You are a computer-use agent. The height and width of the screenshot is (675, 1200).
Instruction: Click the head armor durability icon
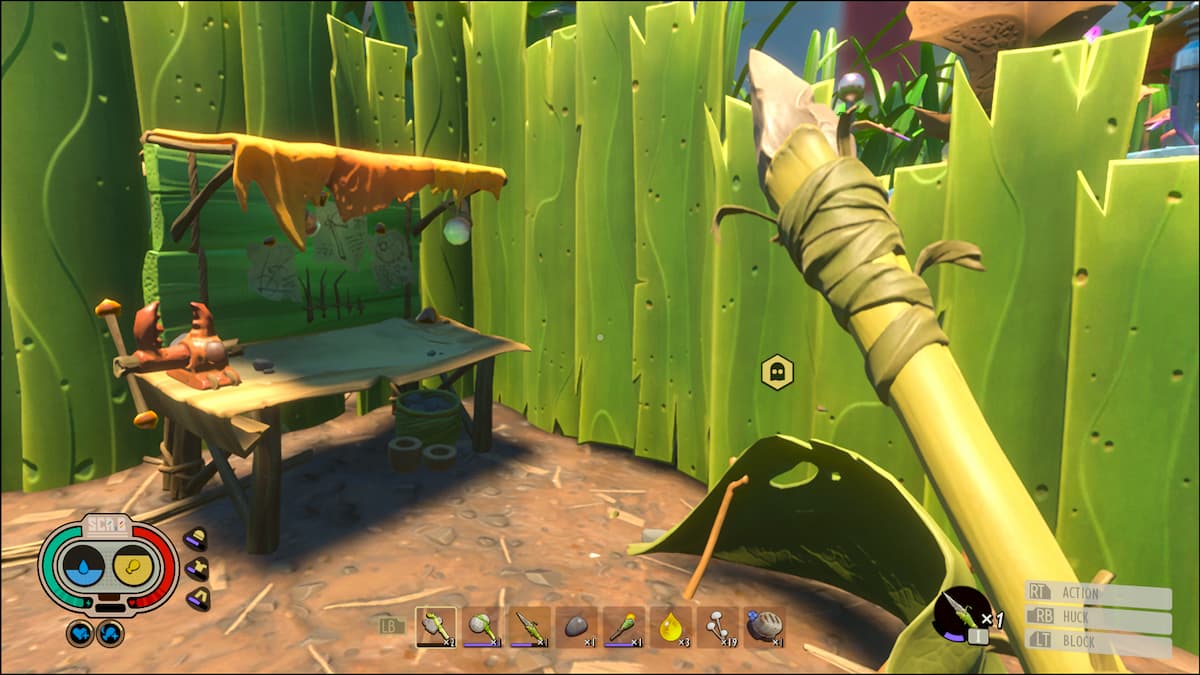[x=196, y=540]
